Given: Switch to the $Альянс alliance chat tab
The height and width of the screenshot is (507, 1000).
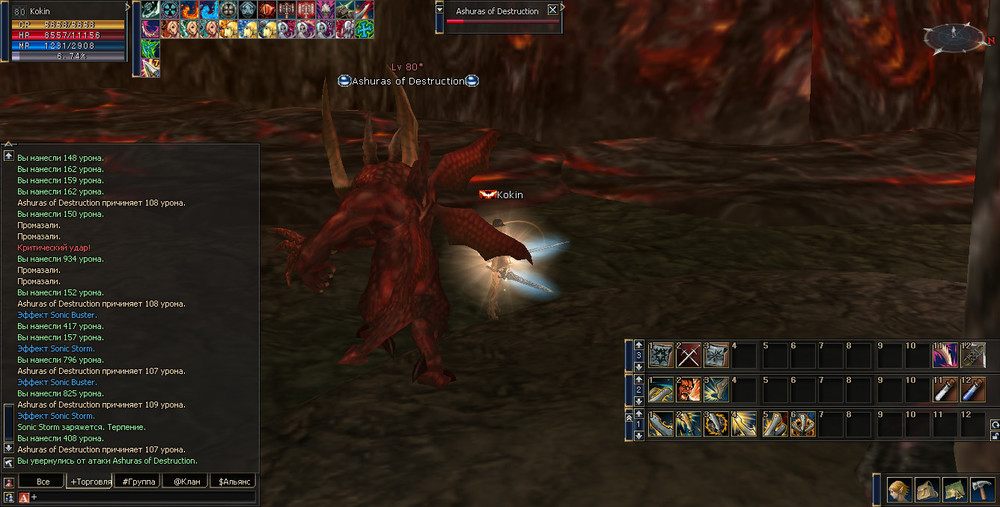Looking at the screenshot, I should pyautogui.click(x=234, y=481).
